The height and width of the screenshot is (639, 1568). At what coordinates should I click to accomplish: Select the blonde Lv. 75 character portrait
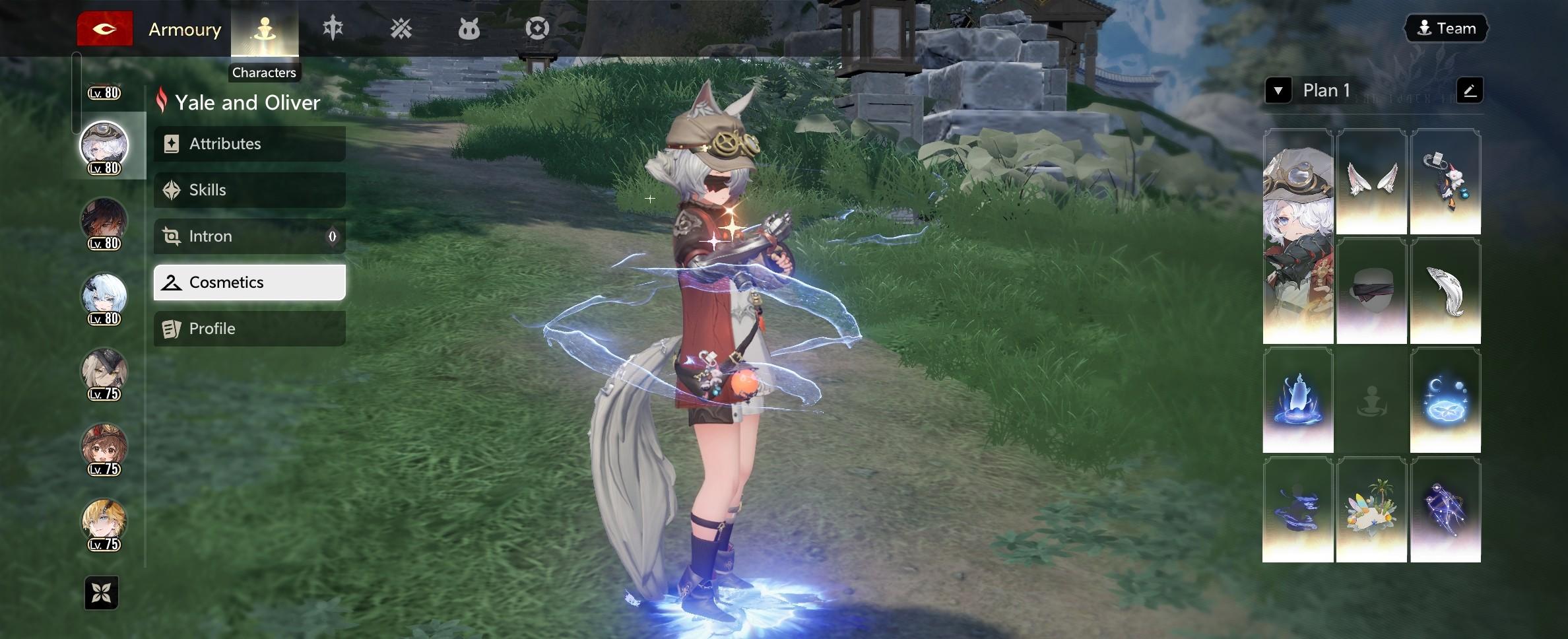pos(104,521)
